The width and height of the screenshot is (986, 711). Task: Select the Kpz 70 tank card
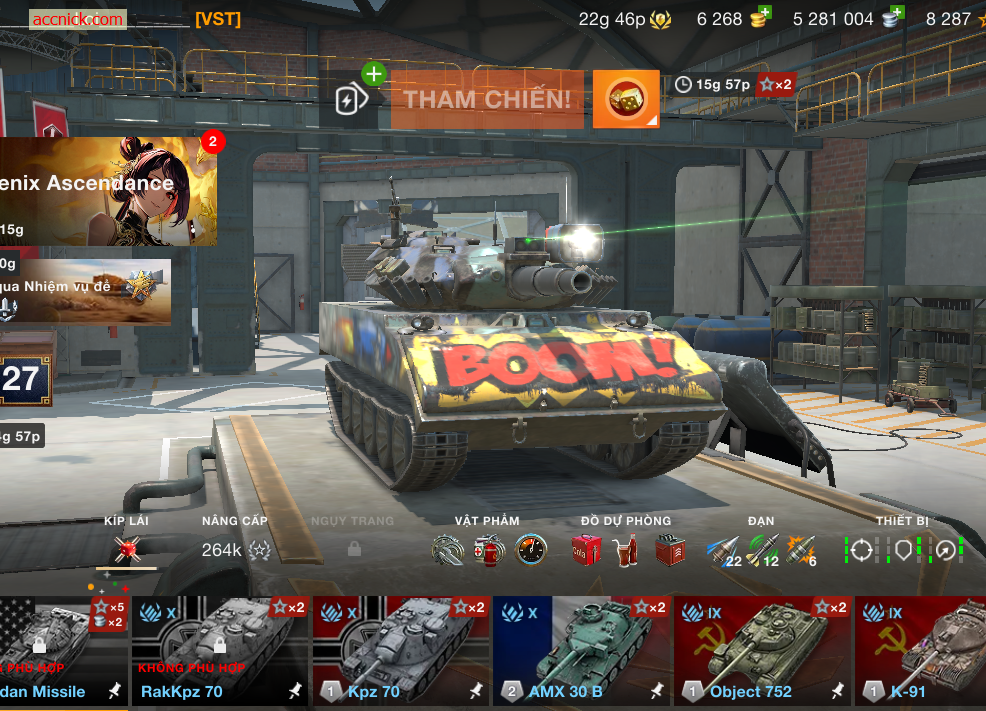coord(401,651)
